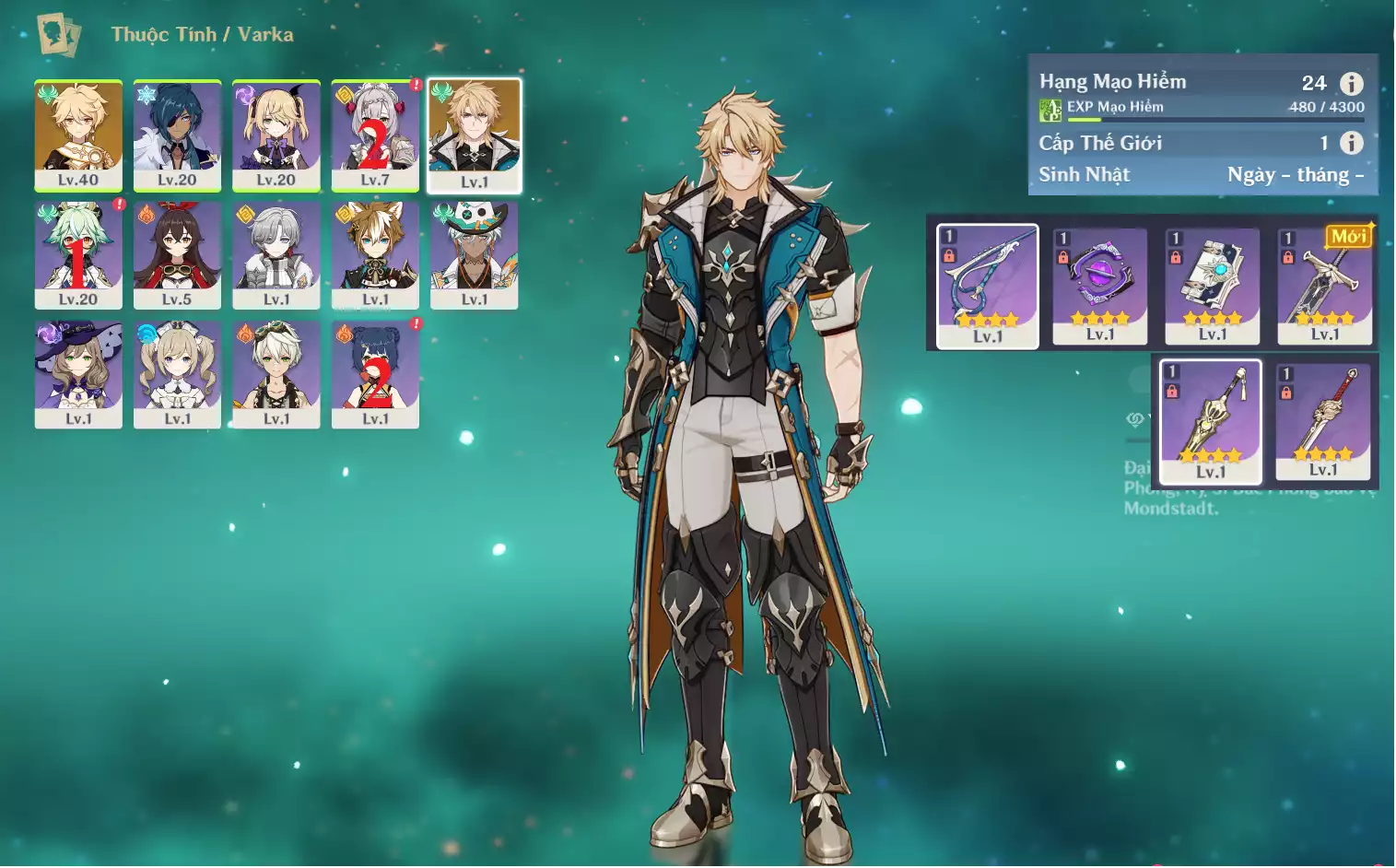Pick Barbara's character portrait
1396x868 pixels.
177,374
